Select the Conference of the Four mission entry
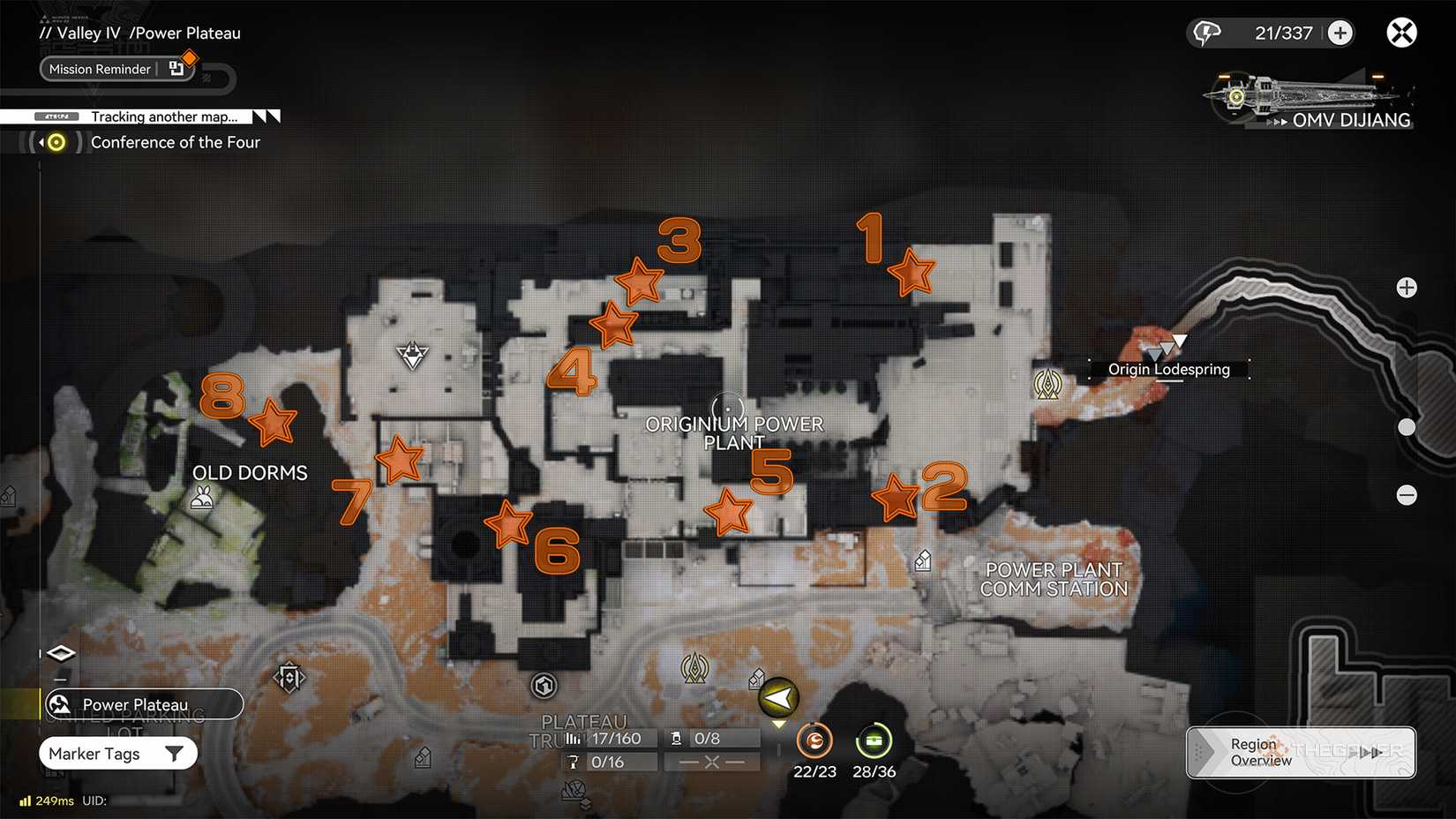 [176, 142]
